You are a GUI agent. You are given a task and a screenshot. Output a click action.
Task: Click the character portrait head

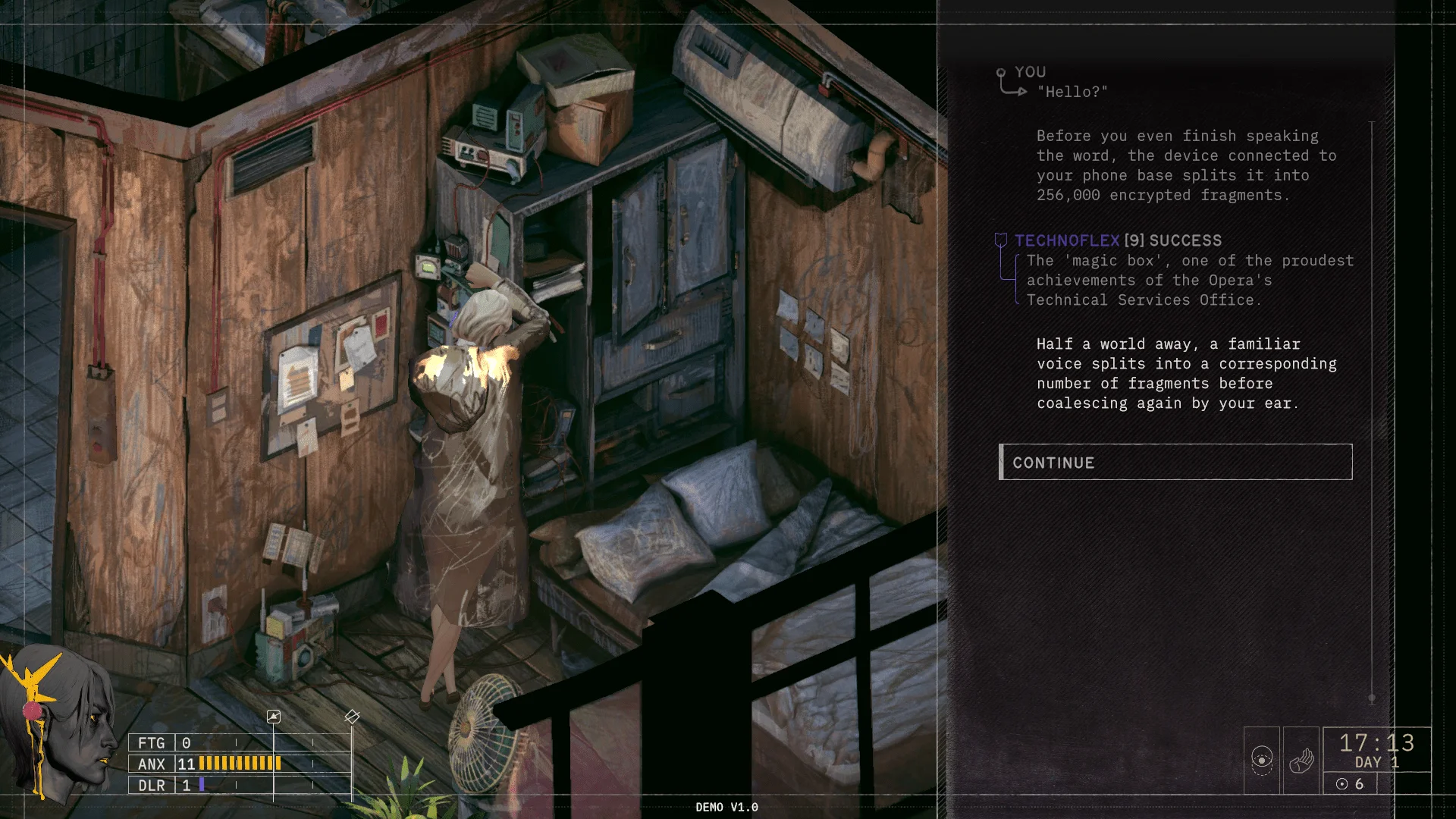coord(61,720)
